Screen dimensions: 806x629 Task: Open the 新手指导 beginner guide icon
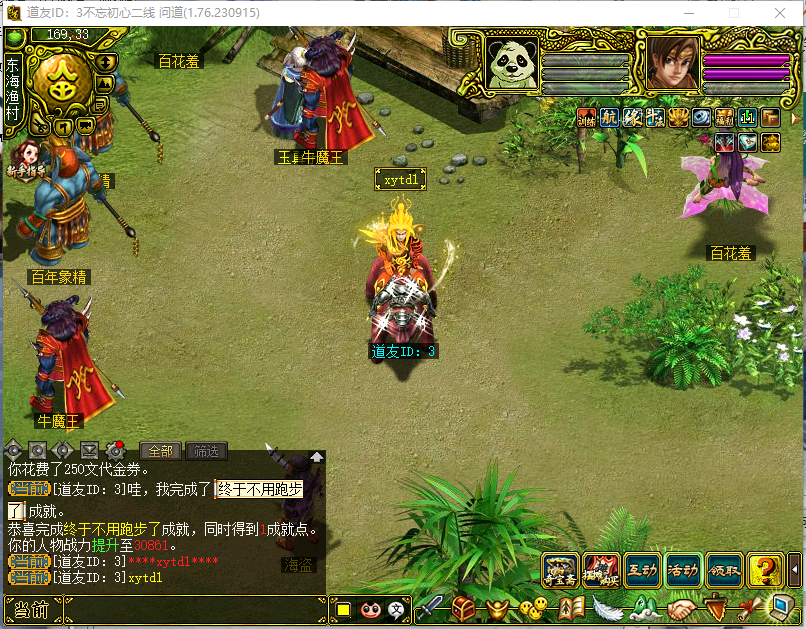[x=27, y=160]
